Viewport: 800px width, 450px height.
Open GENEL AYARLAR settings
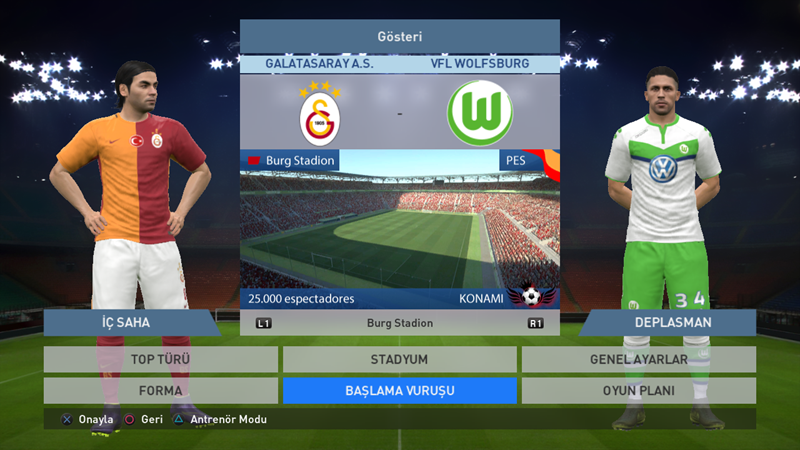tap(638, 359)
